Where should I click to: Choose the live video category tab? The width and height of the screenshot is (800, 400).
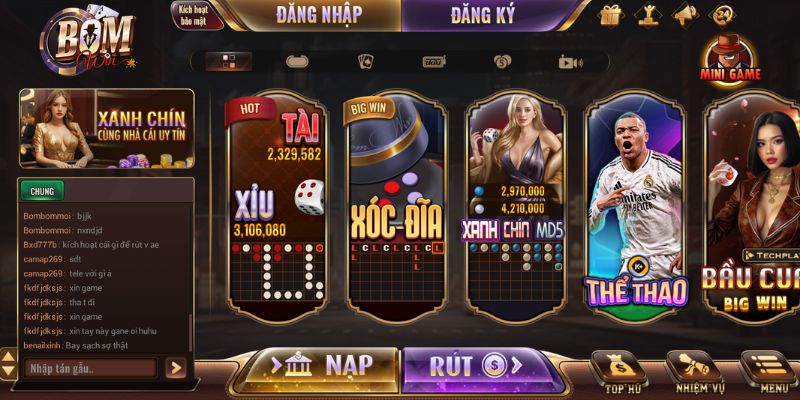point(570,62)
